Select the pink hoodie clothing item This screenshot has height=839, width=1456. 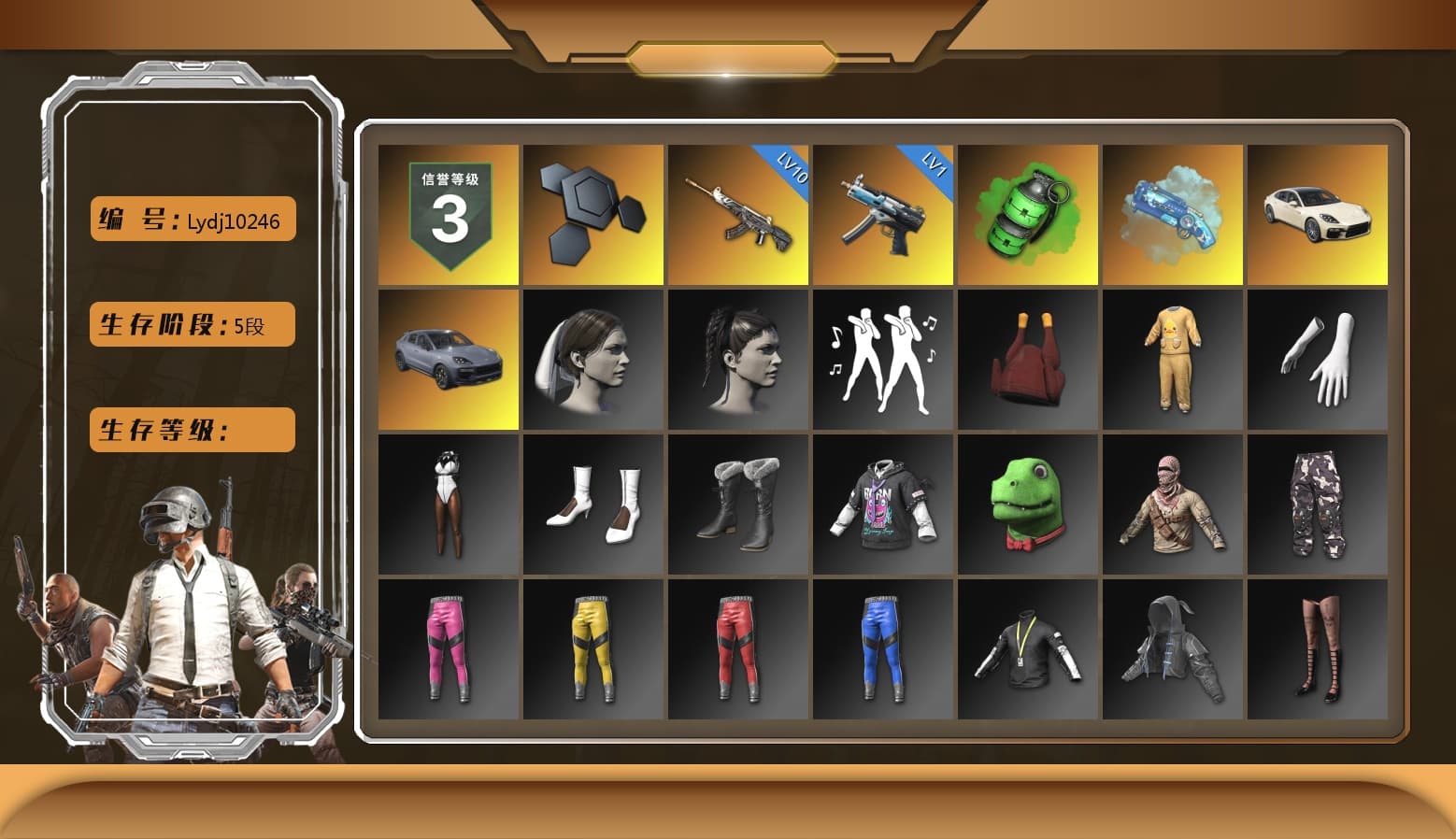[x=882, y=505]
